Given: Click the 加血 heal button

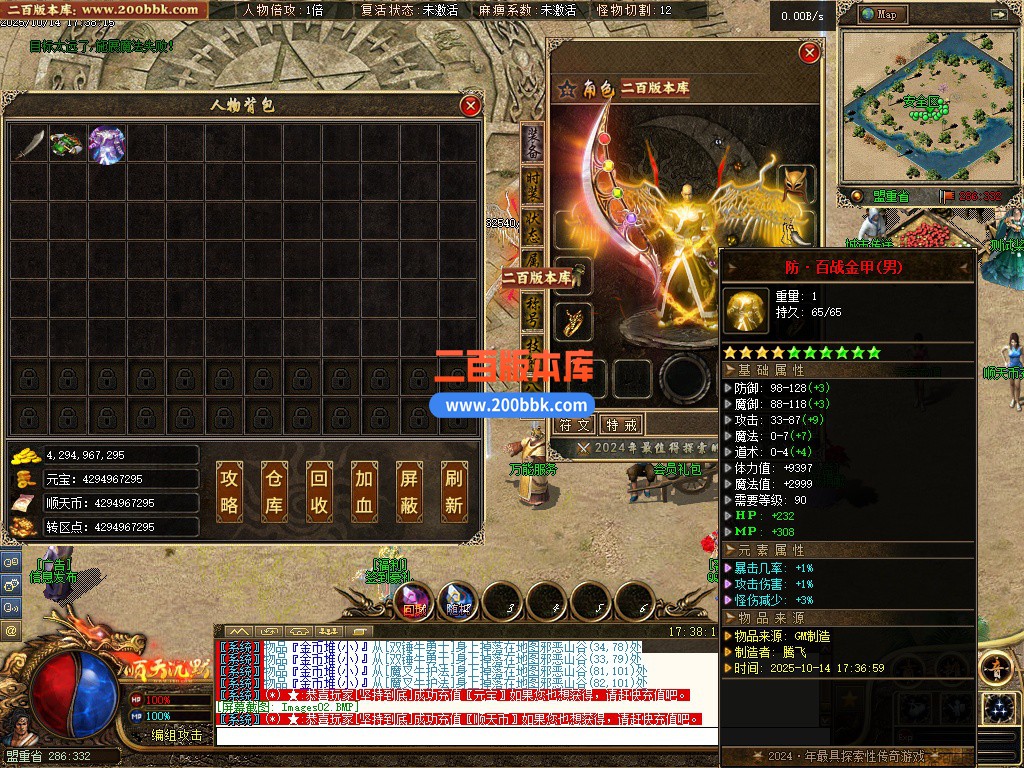Looking at the screenshot, I should point(363,492).
